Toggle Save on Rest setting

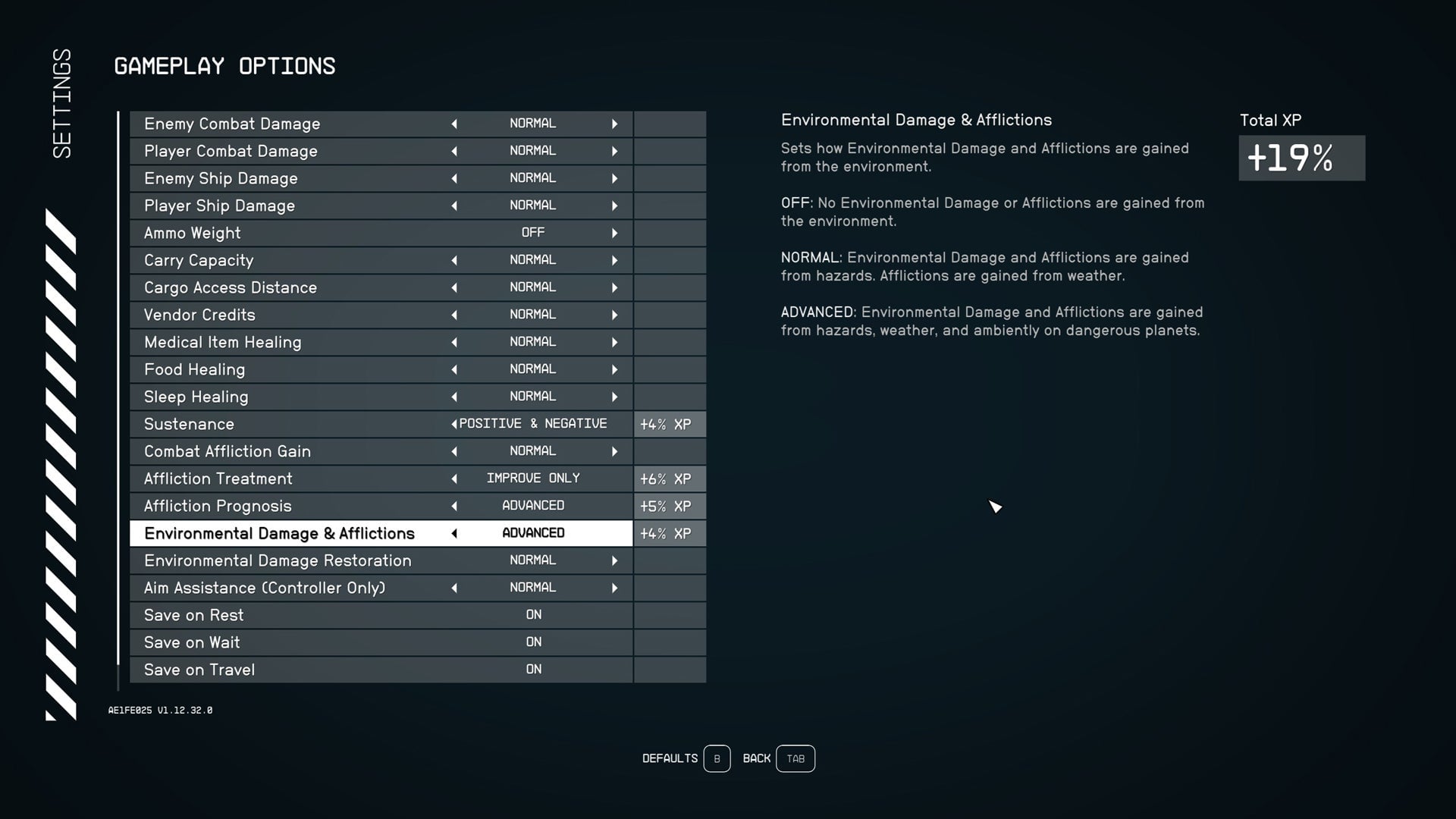coord(533,615)
